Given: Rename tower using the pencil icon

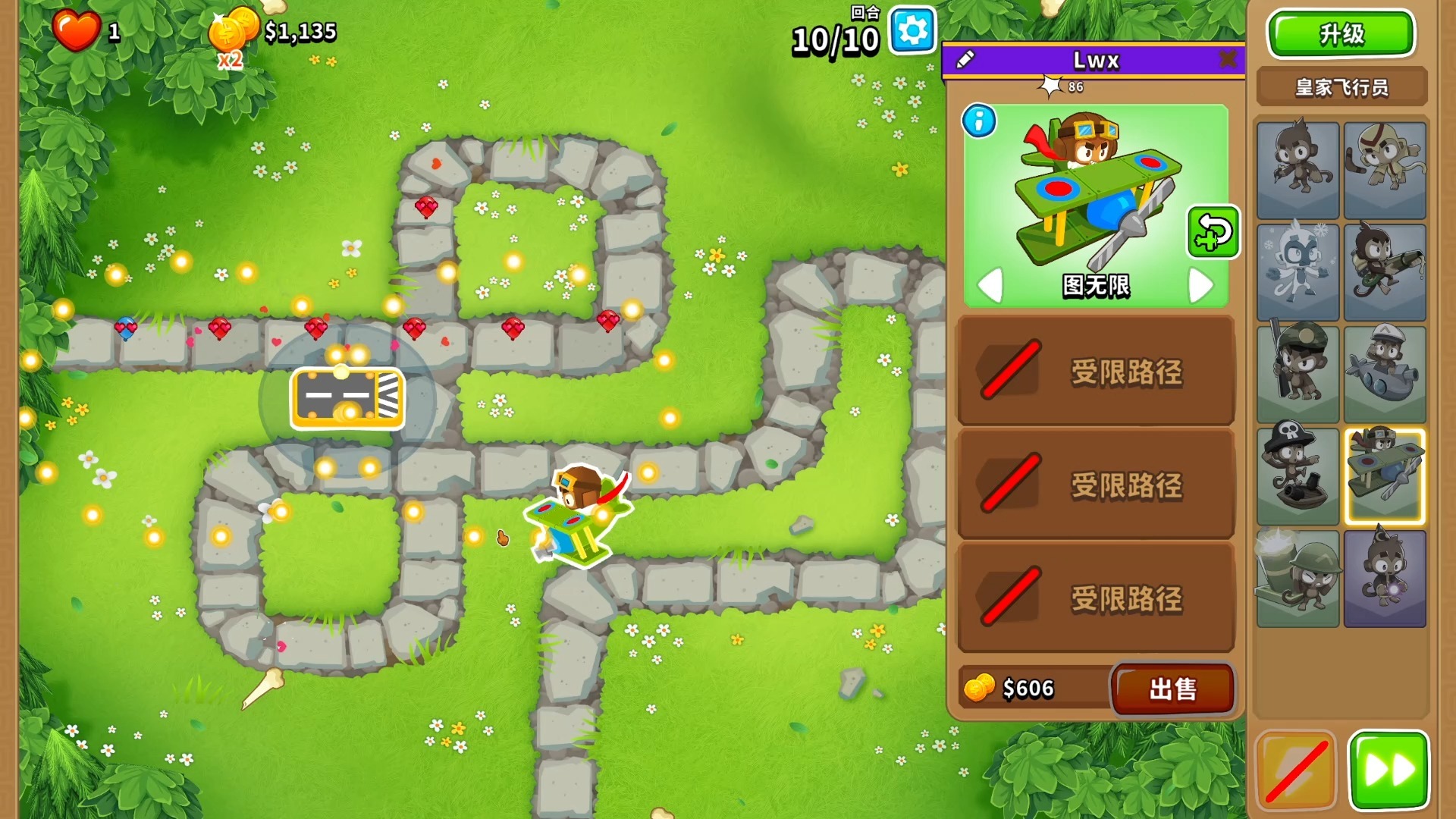Looking at the screenshot, I should pos(965,59).
